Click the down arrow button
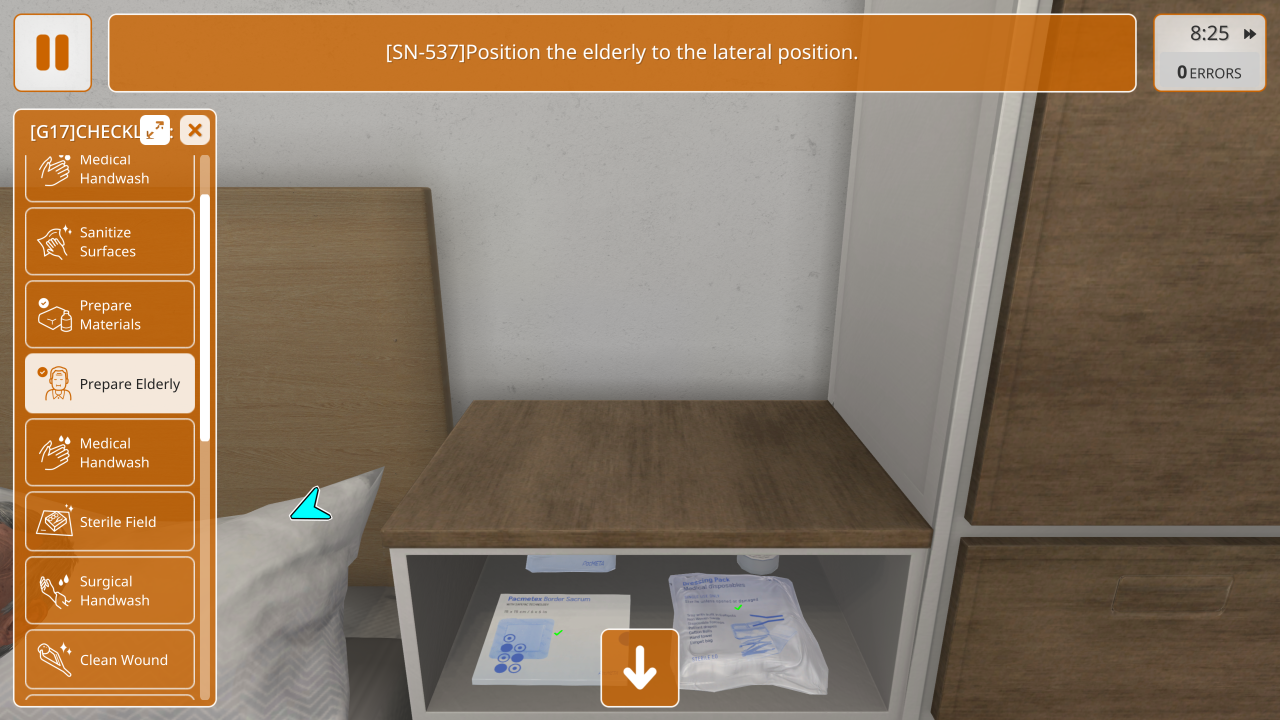 point(640,668)
